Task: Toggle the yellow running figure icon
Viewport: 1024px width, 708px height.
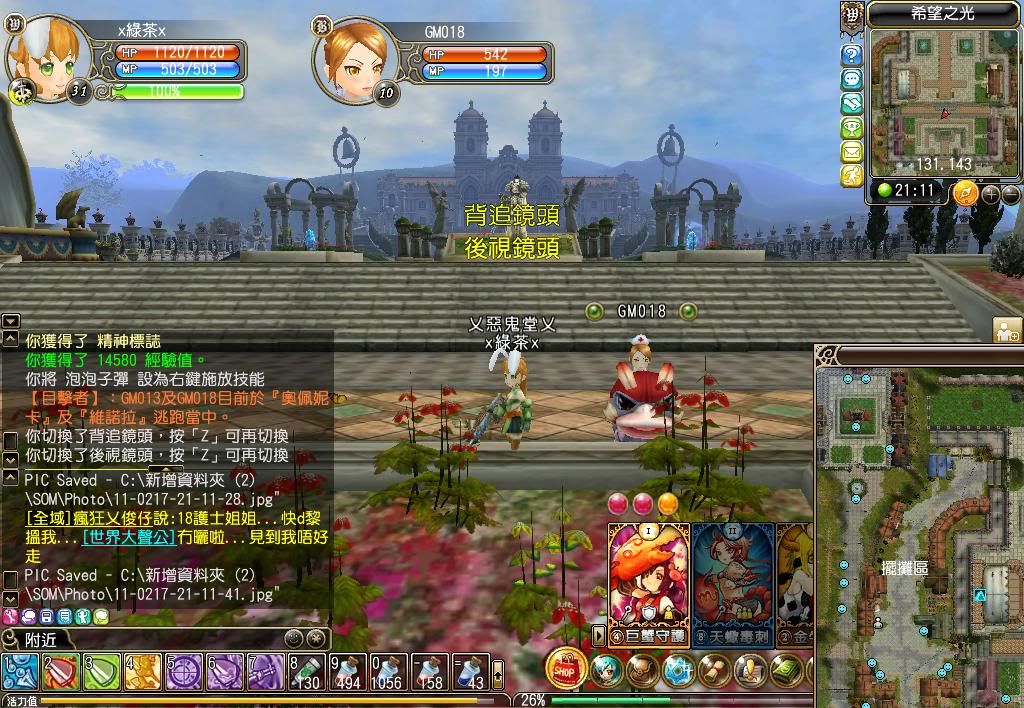Action: [852, 176]
